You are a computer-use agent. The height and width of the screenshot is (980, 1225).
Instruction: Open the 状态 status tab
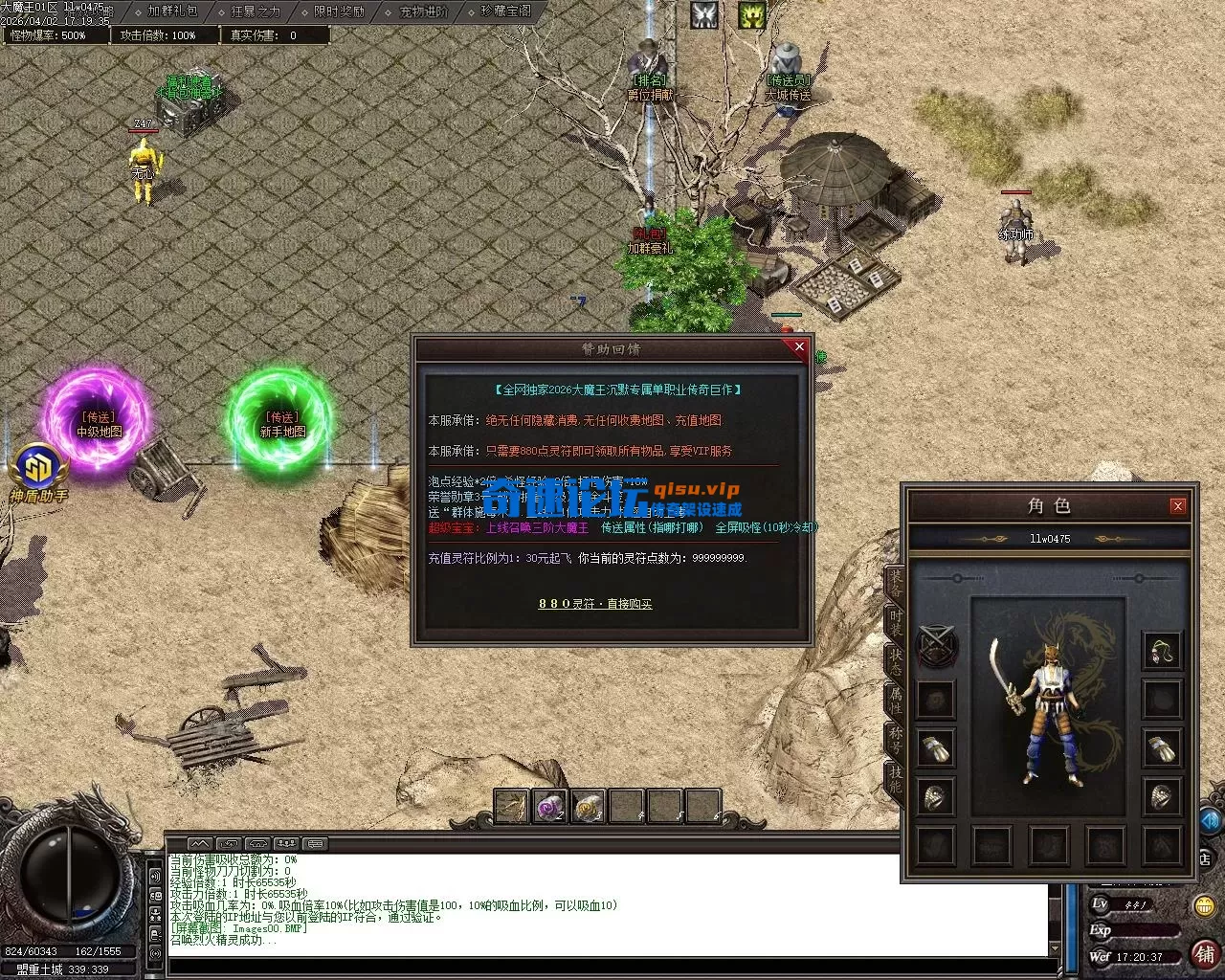(x=895, y=660)
